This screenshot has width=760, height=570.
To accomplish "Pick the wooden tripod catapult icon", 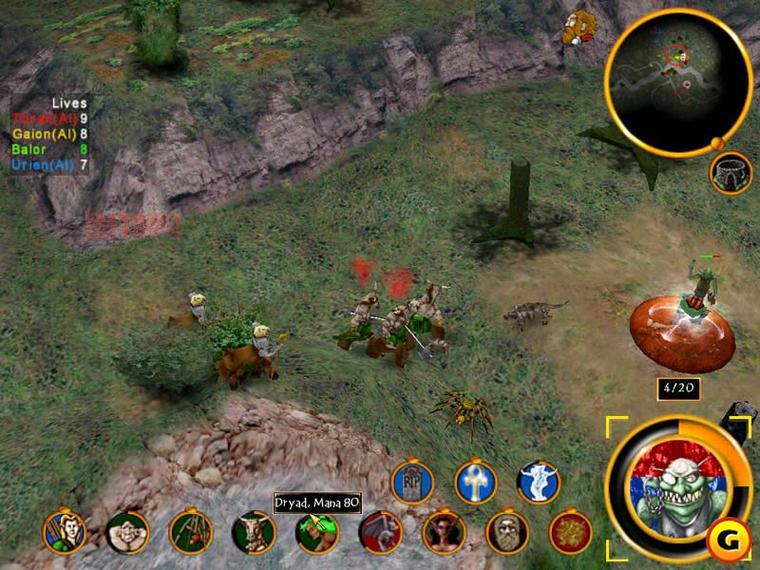I will coord(191,531).
